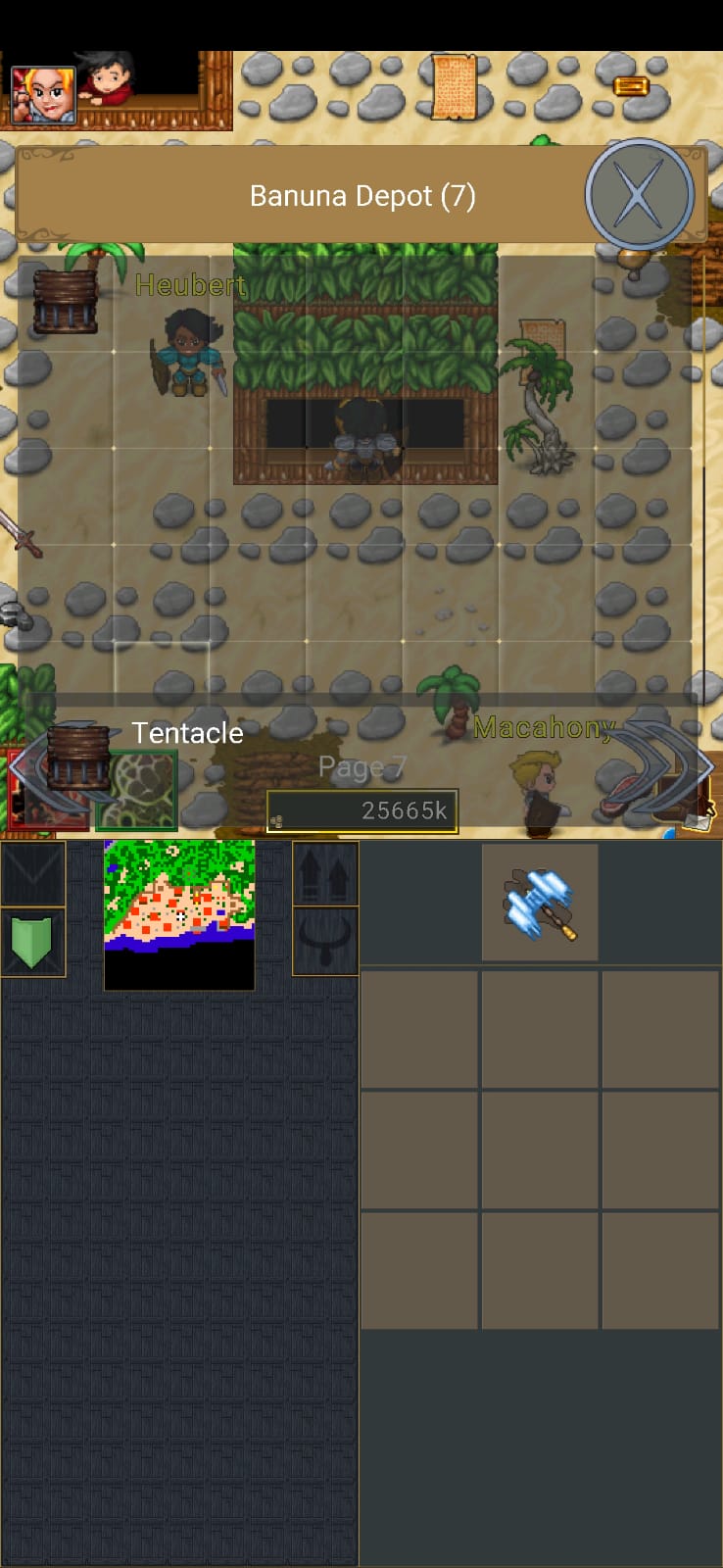The image size is (723, 1568).
Task: Tap the dark panel button above the green shield
Action: tap(32, 873)
